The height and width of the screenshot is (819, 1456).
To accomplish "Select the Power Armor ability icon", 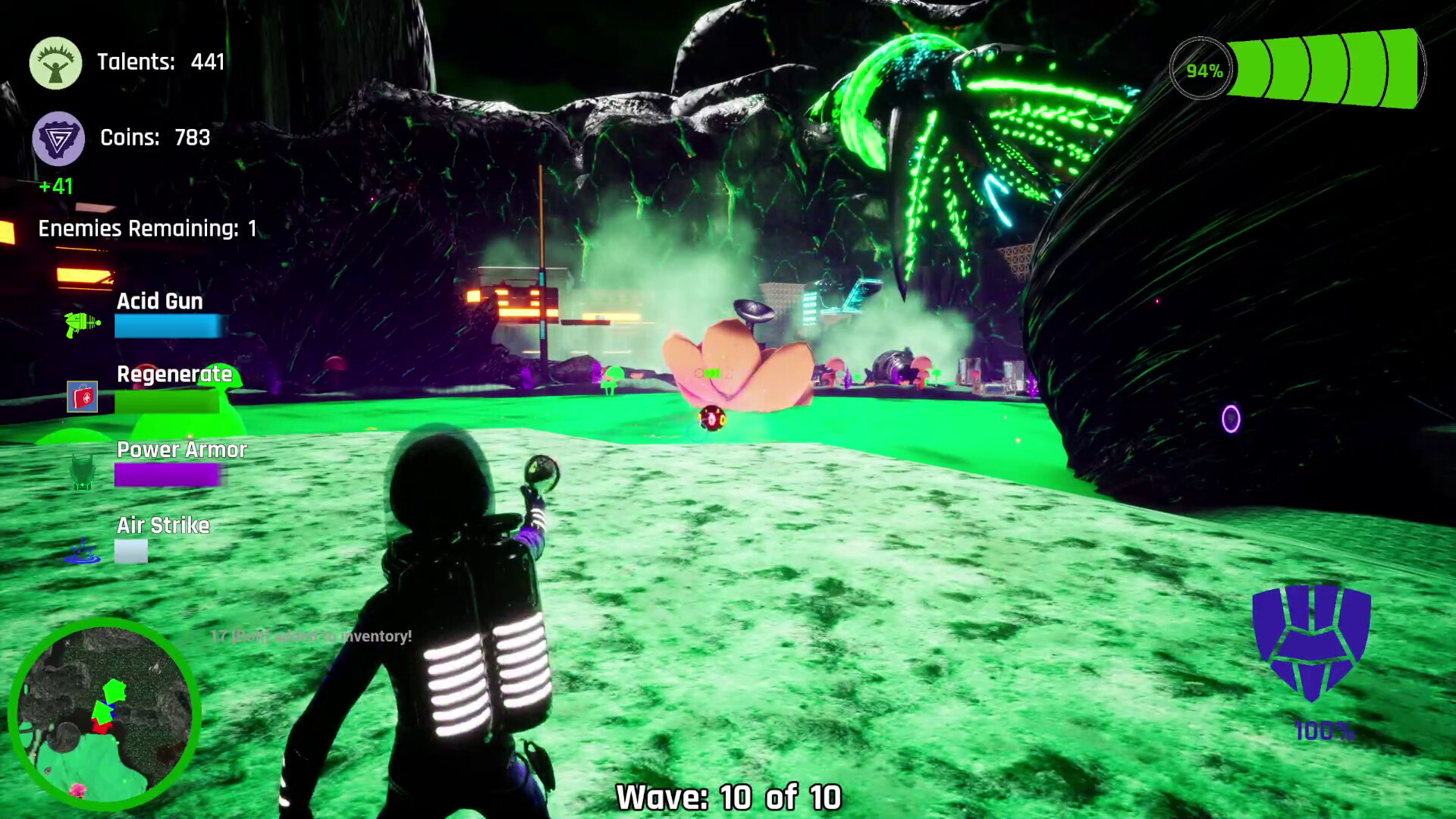I will pyautogui.click(x=80, y=472).
